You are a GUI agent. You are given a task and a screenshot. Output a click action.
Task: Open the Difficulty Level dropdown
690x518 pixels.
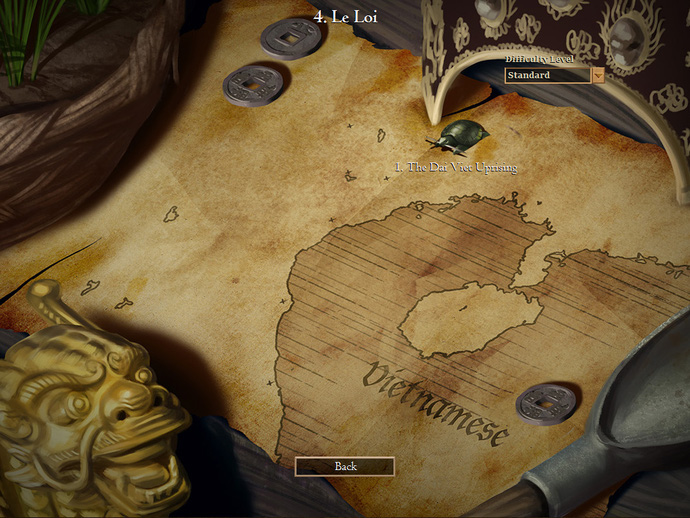[598, 75]
